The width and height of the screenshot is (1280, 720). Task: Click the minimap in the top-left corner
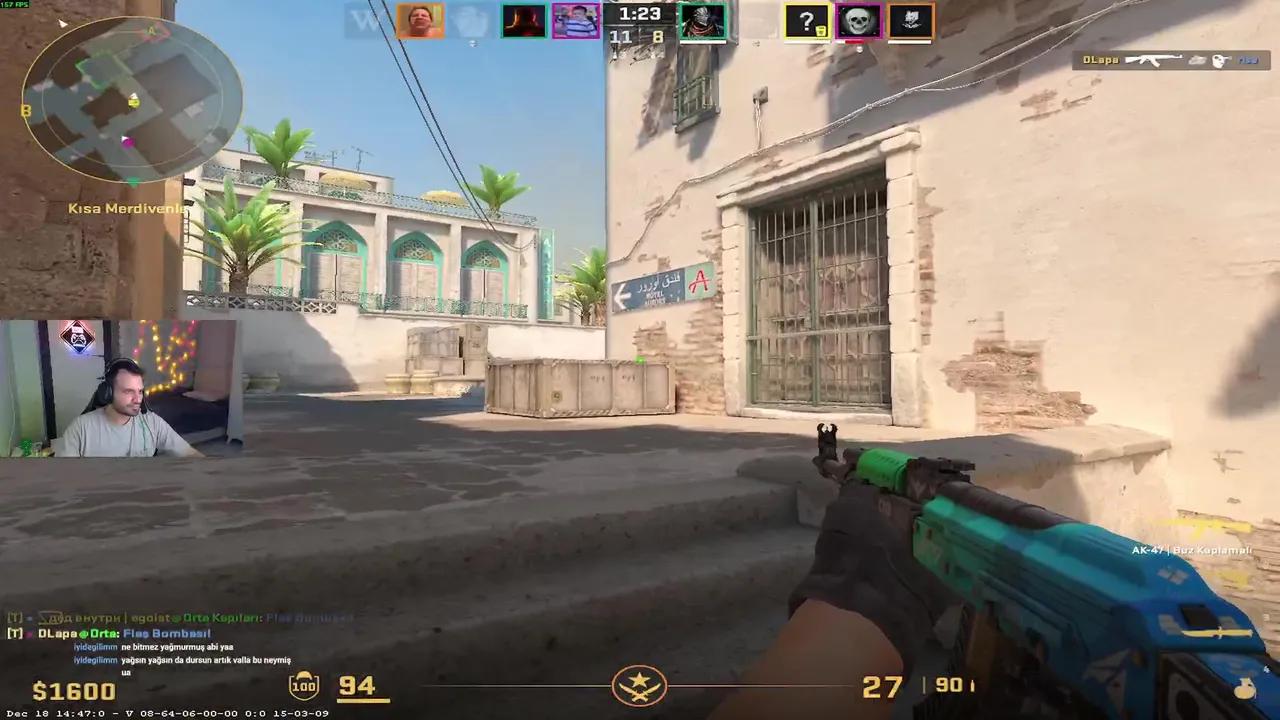(130, 100)
